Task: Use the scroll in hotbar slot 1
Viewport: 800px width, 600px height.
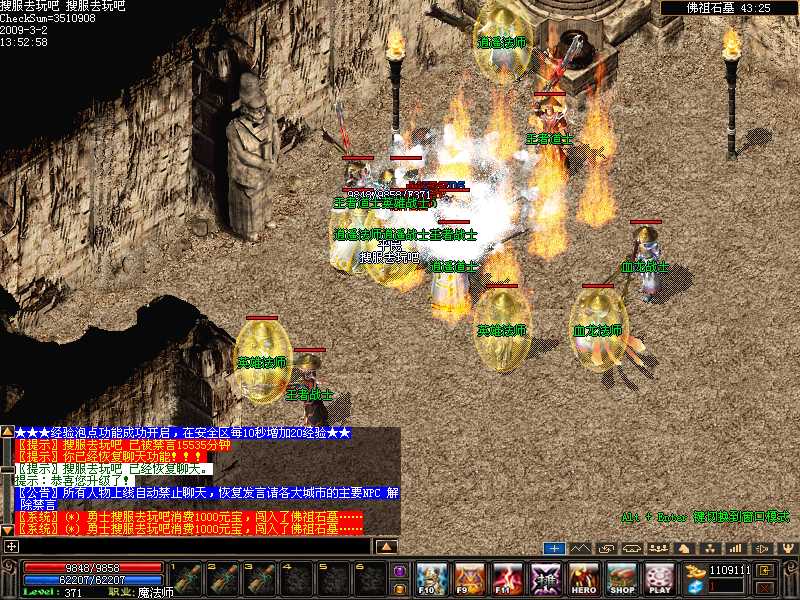Action: click(190, 579)
